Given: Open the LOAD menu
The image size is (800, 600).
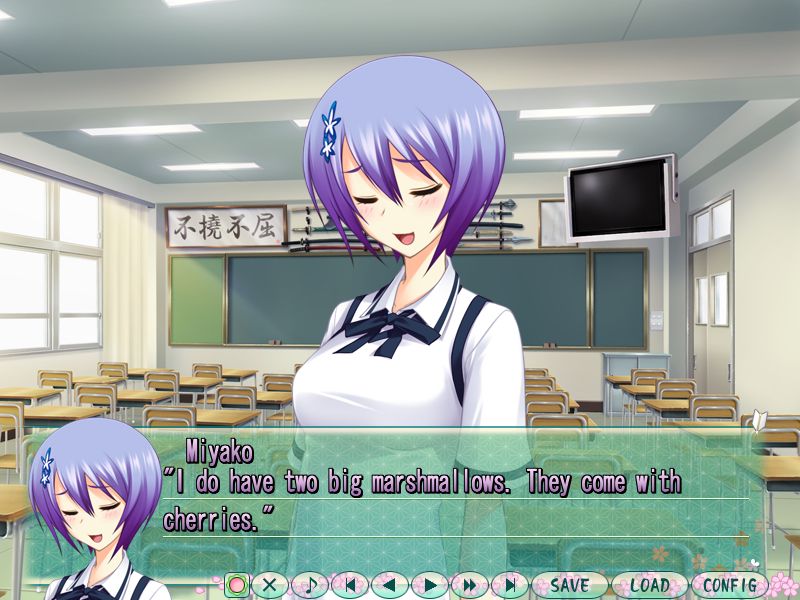Looking at the screenshot, I should pyautogui.click(x=649, y=585).
